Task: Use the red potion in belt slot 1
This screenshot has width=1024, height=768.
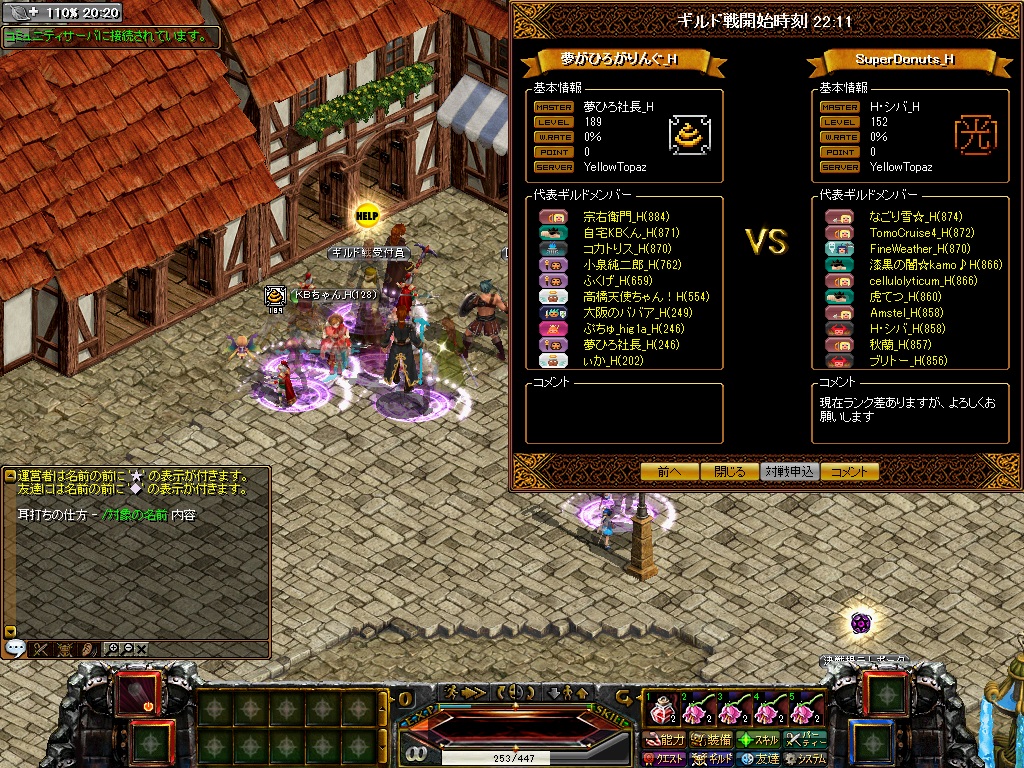Action: pyautogui.click(x=660, y=712)
